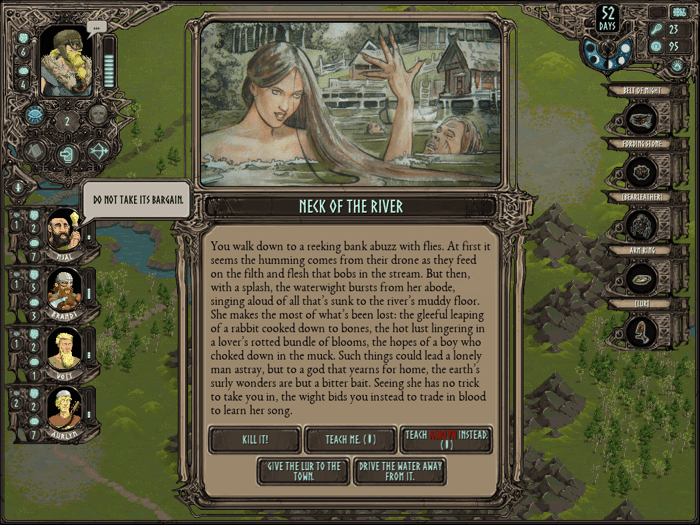The height and width of the screenshot is (525, 700).
Task: Choose "Give the lur to the town"
Action: point(302,471)
